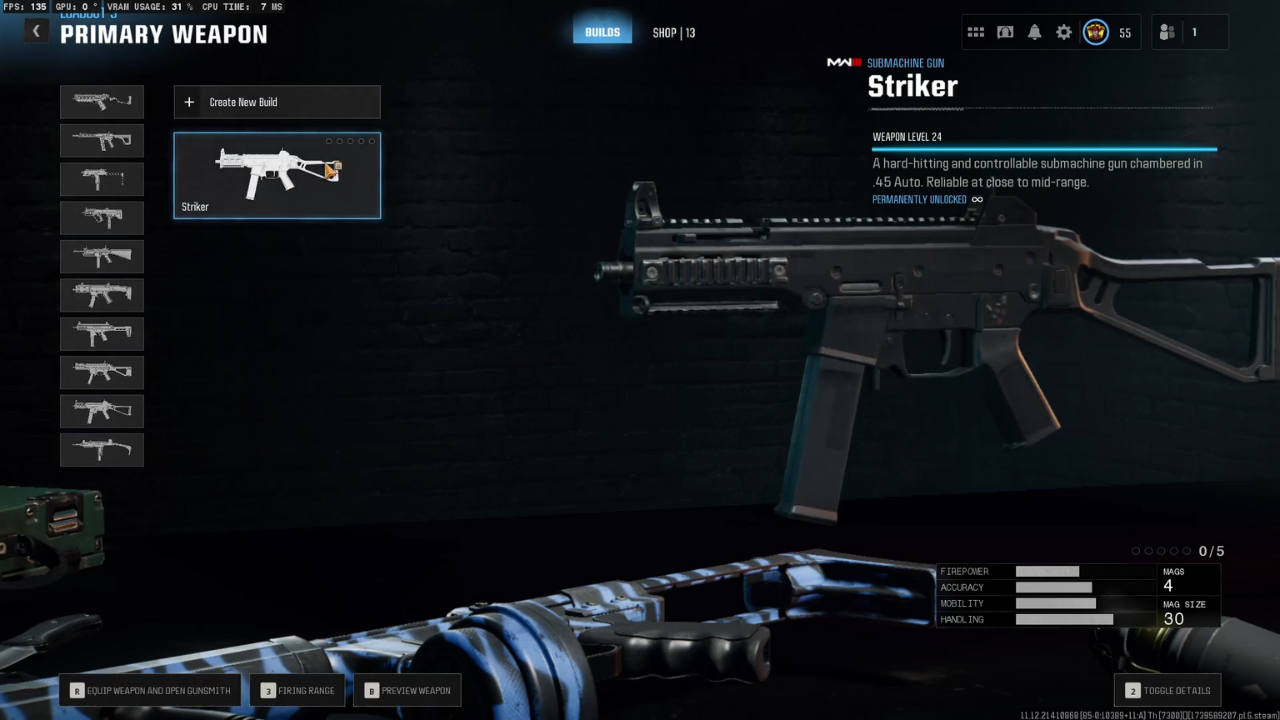Open the grid menu icon
1280x720 pixels.
click(x=976, y=33)
